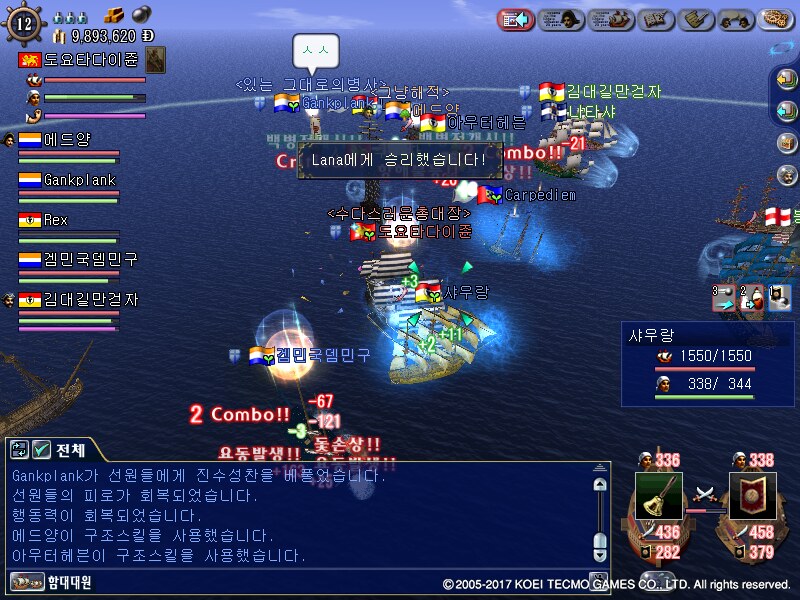This screenshot has height=600, width=800.
Task: Click the yellow arrow side panel button
Action: point(786,78)
